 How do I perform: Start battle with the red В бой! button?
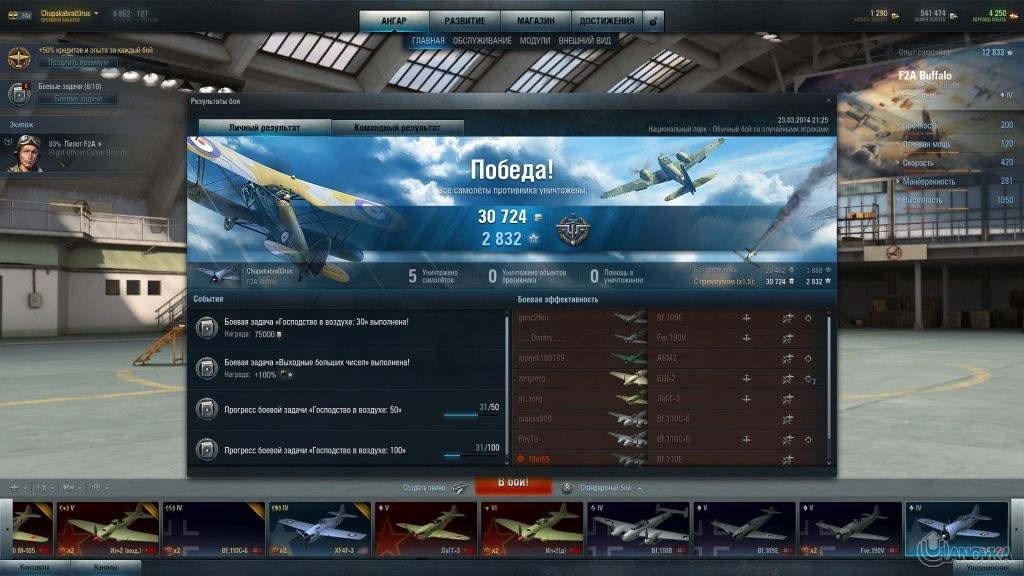pos(513,484)
